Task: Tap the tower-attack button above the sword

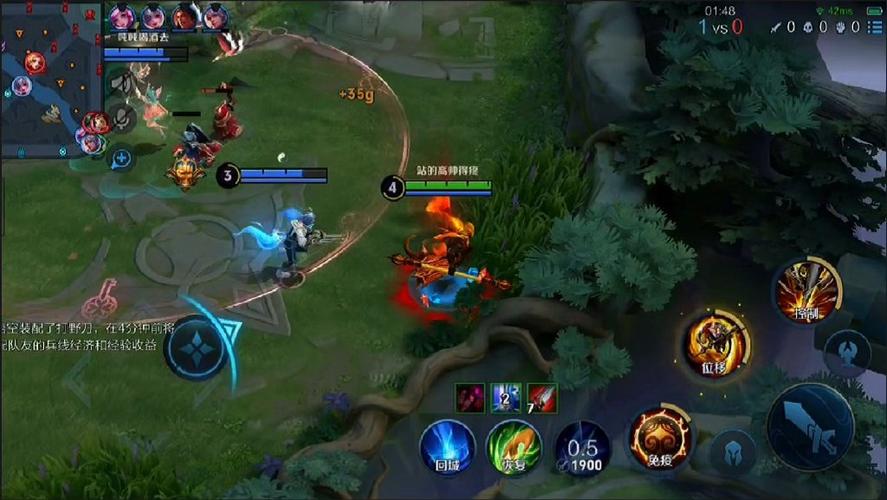Action: click(848, 353)
